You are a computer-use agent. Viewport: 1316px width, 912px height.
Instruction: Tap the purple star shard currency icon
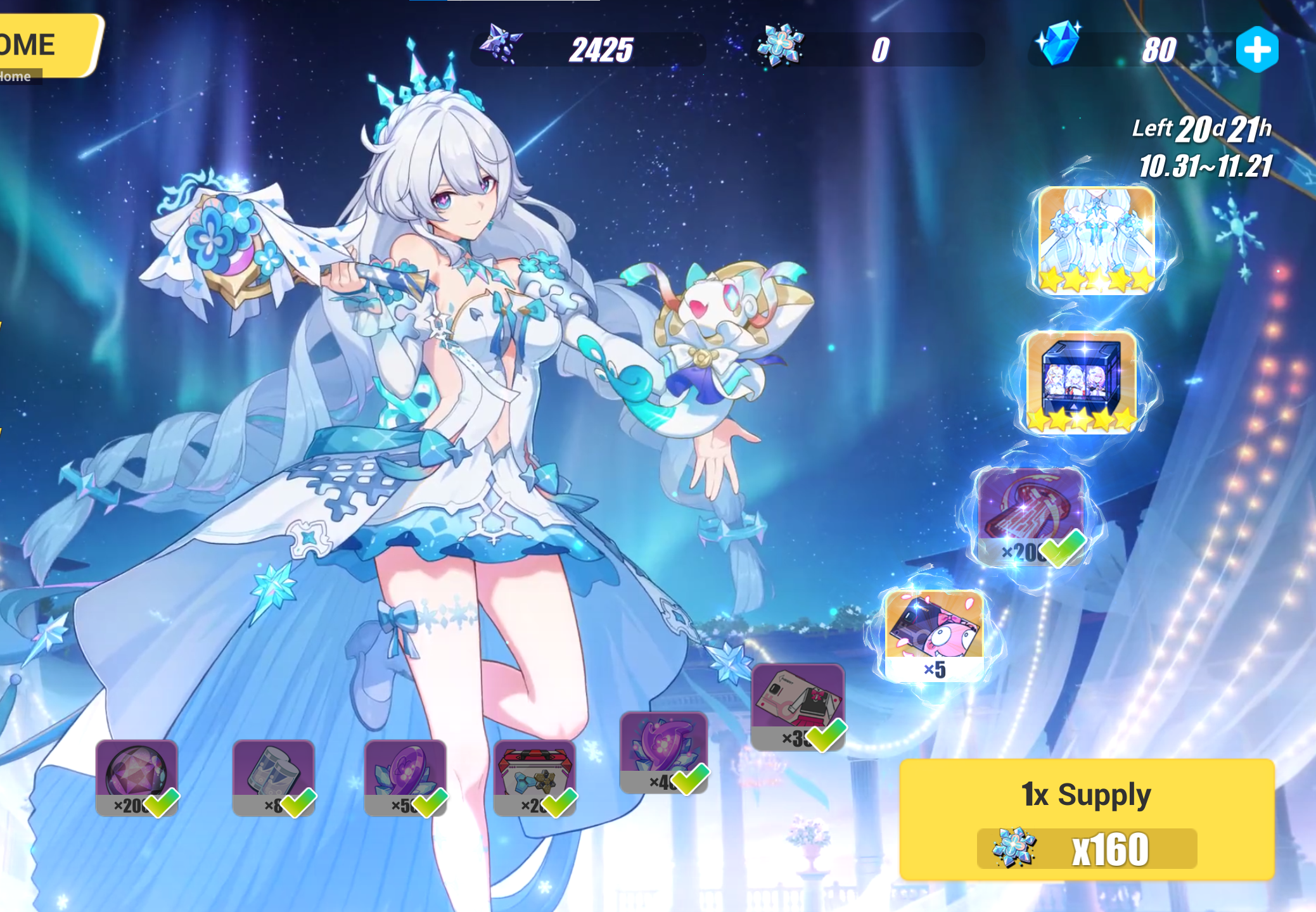click(501, 44)
